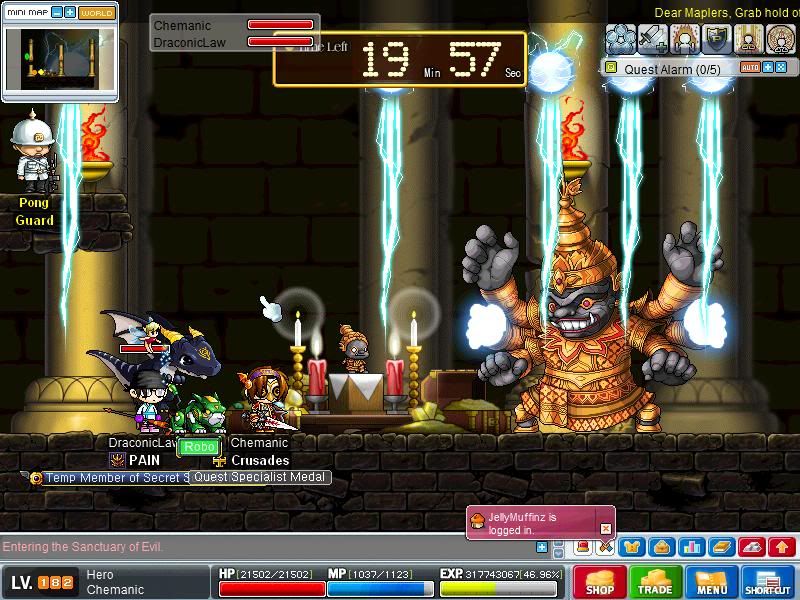Select the sword-with-plus buff icon
The width and height of the screenshot is (800, 600).
point(653,38)
